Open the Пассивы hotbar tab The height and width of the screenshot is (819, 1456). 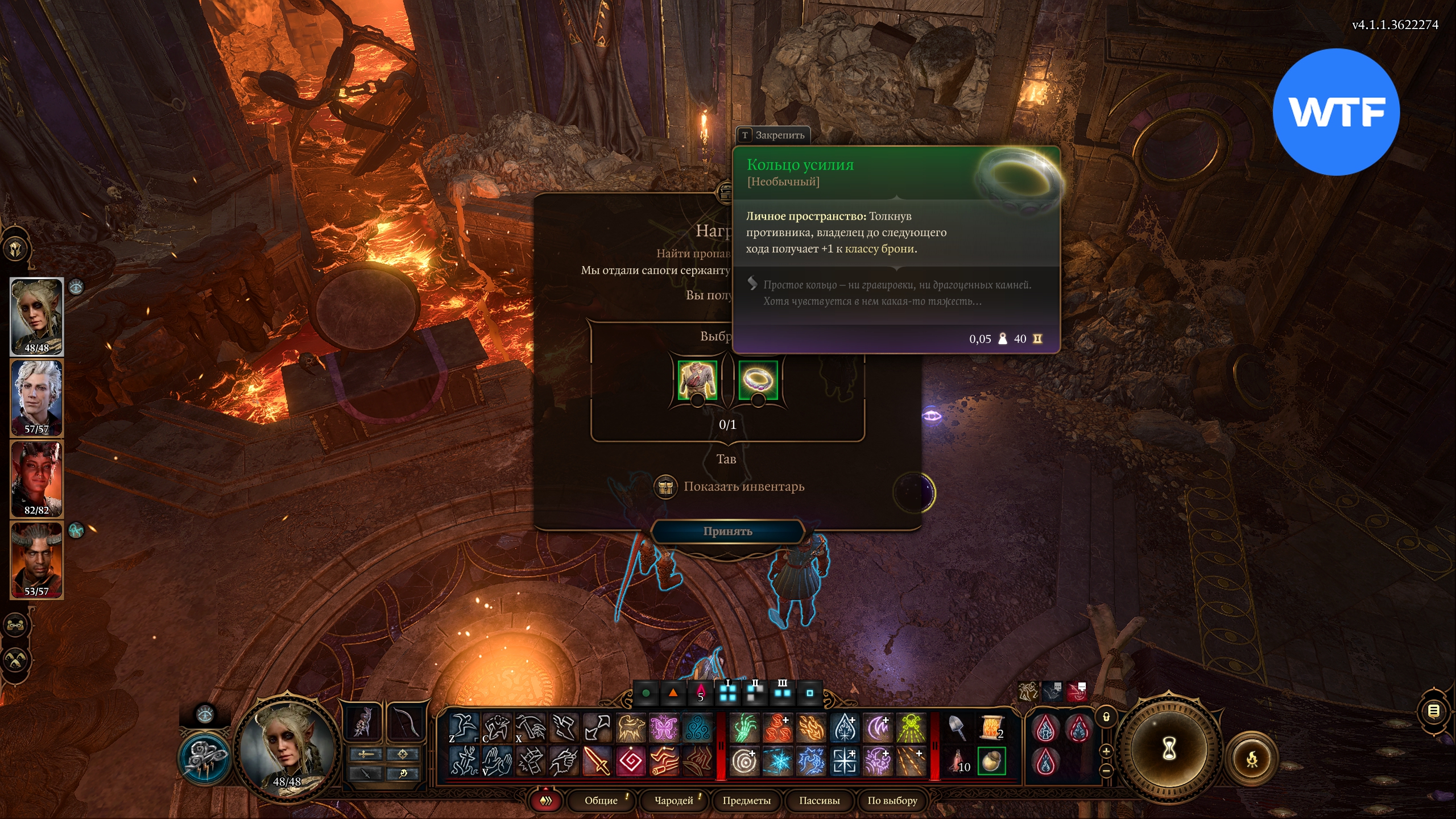point(819,801)
